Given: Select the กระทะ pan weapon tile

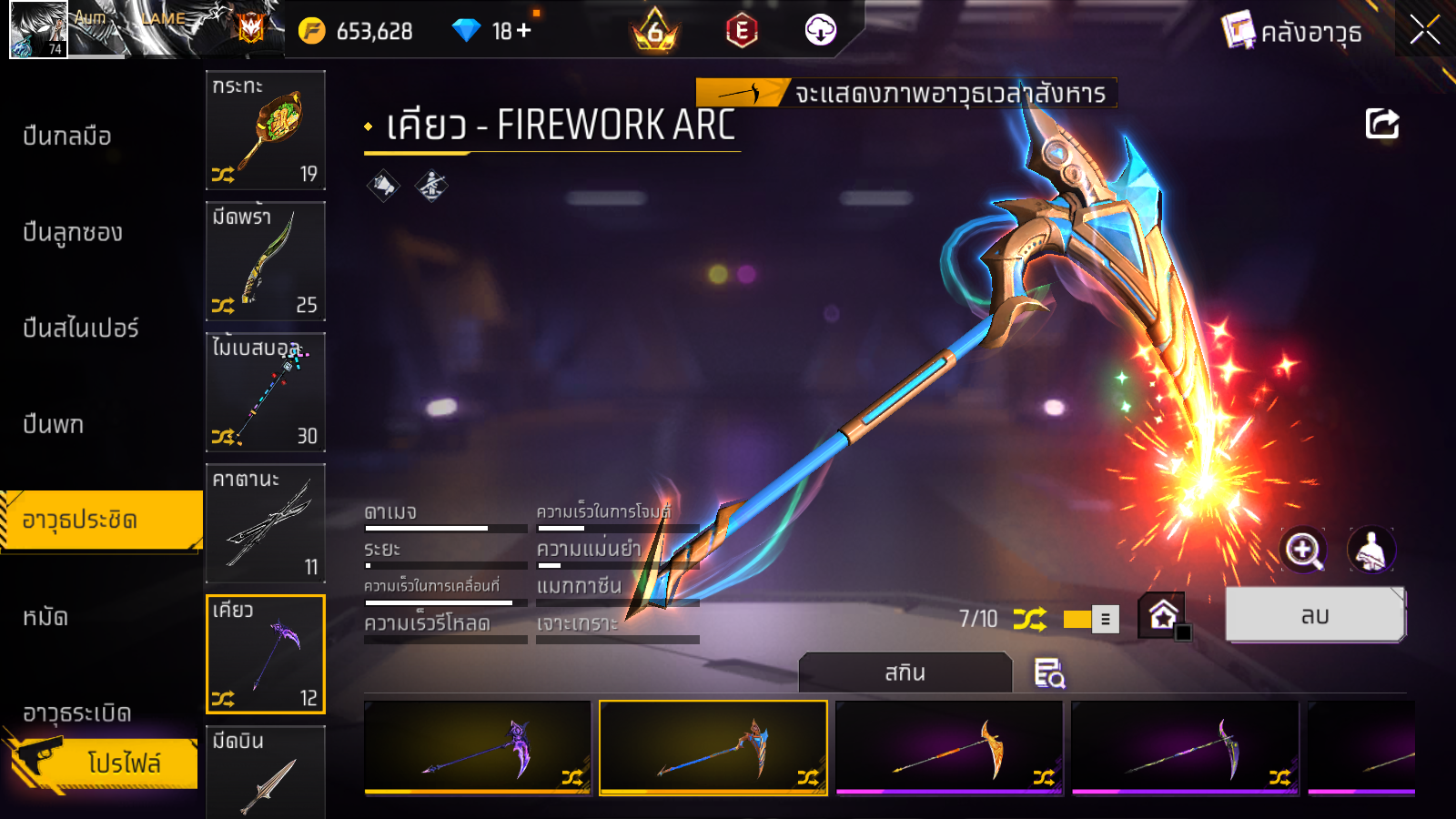Looking at the screenshot, I should point(266,130).
